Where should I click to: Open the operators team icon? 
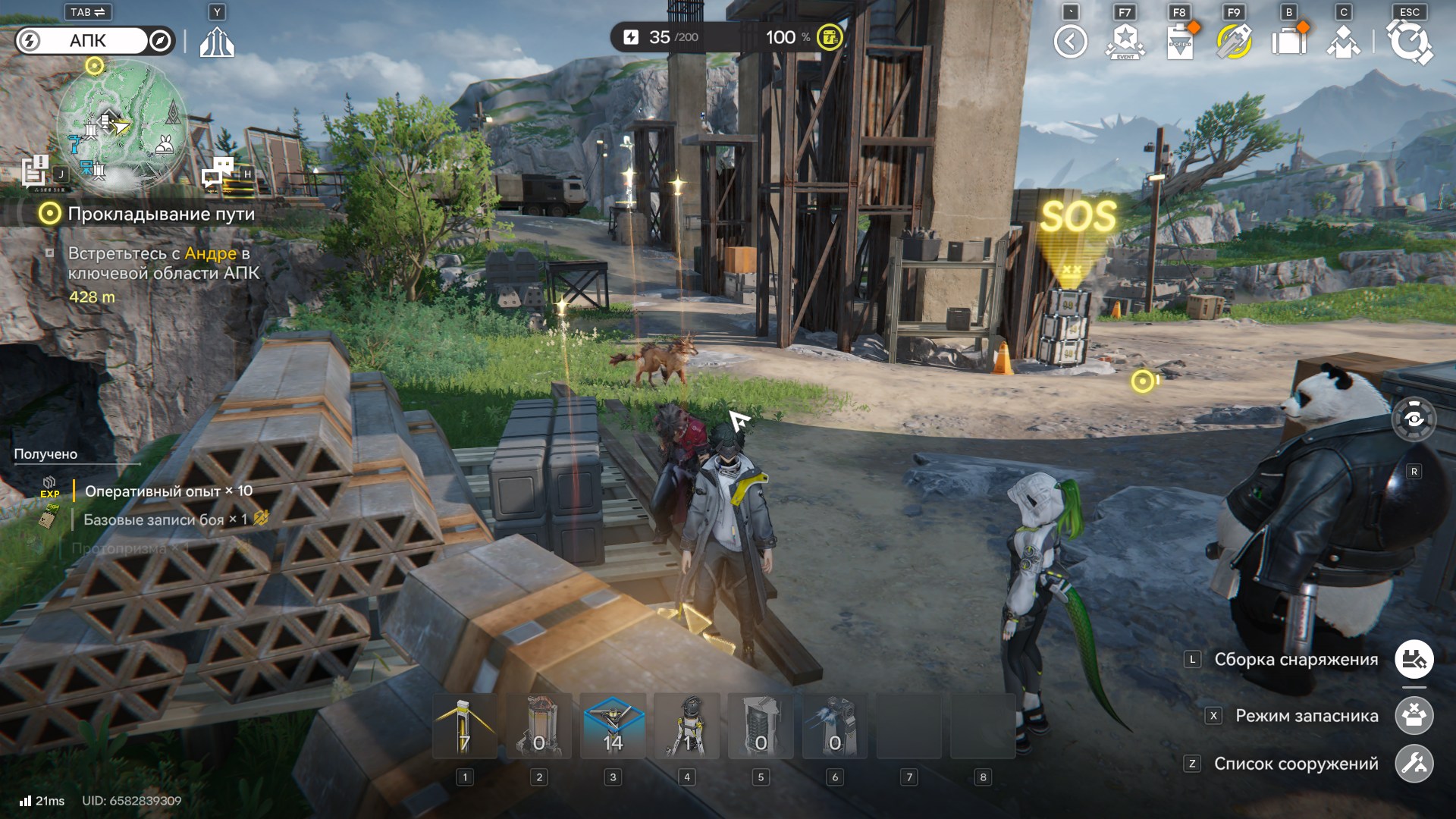[1343, 42]
